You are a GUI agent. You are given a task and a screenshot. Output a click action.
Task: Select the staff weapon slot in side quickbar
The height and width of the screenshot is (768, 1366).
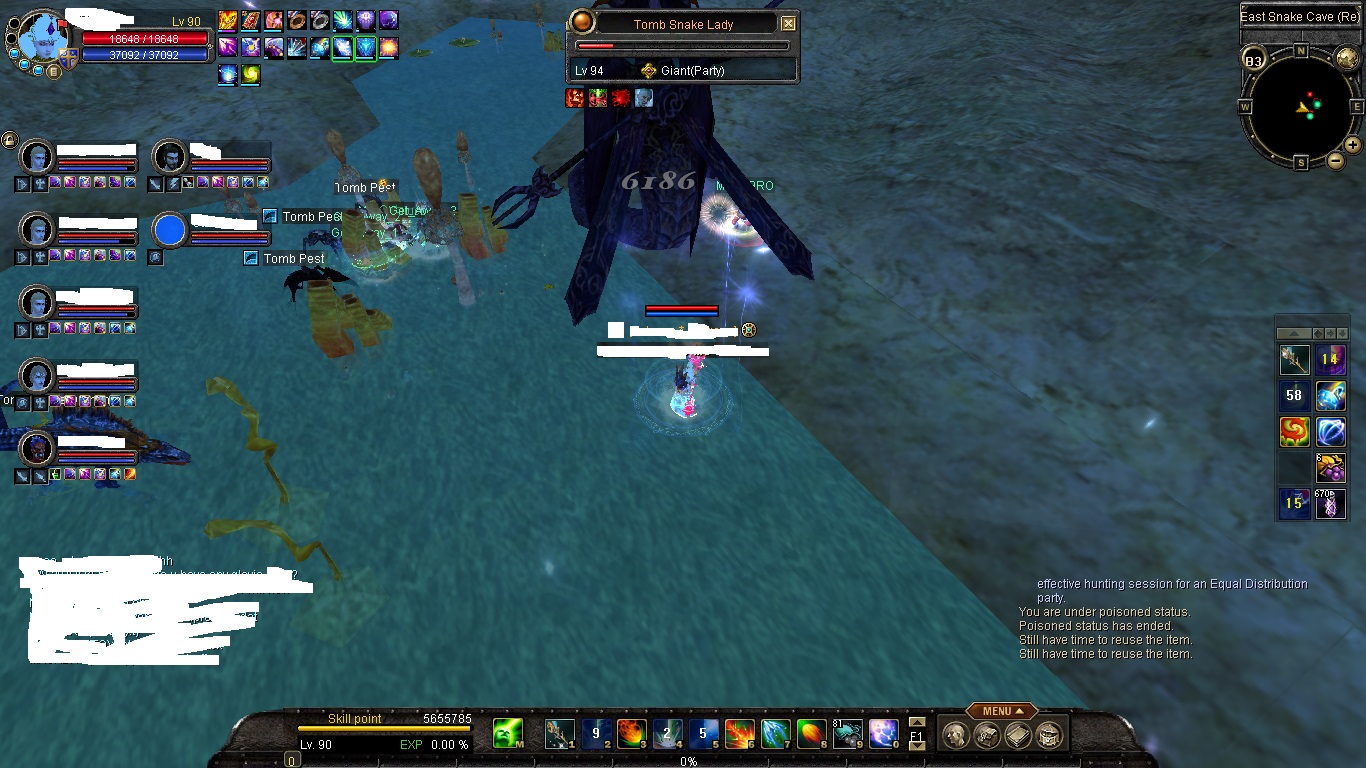coord(1295,360)
